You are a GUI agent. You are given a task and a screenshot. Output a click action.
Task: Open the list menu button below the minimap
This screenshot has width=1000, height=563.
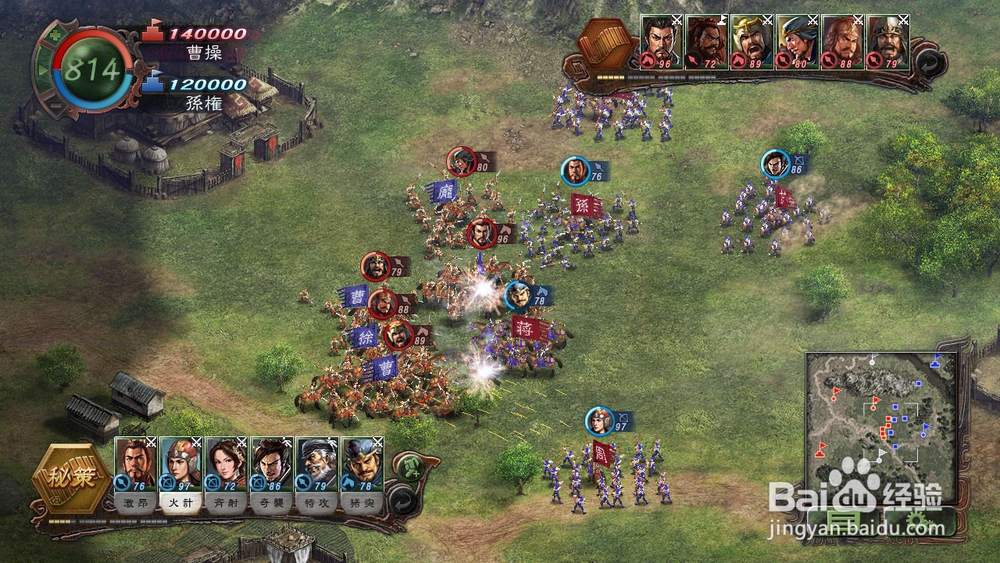[842, 522]
